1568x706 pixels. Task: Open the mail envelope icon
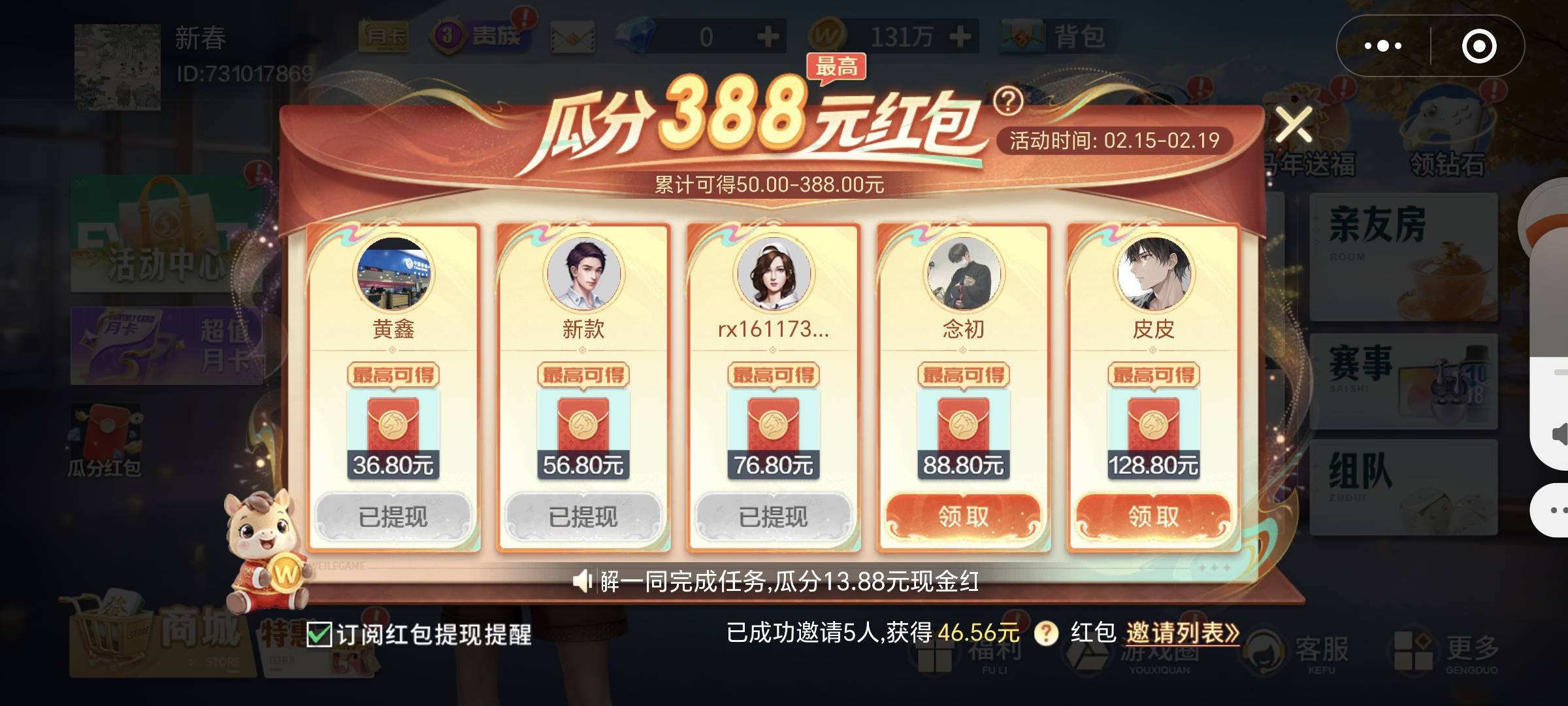[572, 37]
